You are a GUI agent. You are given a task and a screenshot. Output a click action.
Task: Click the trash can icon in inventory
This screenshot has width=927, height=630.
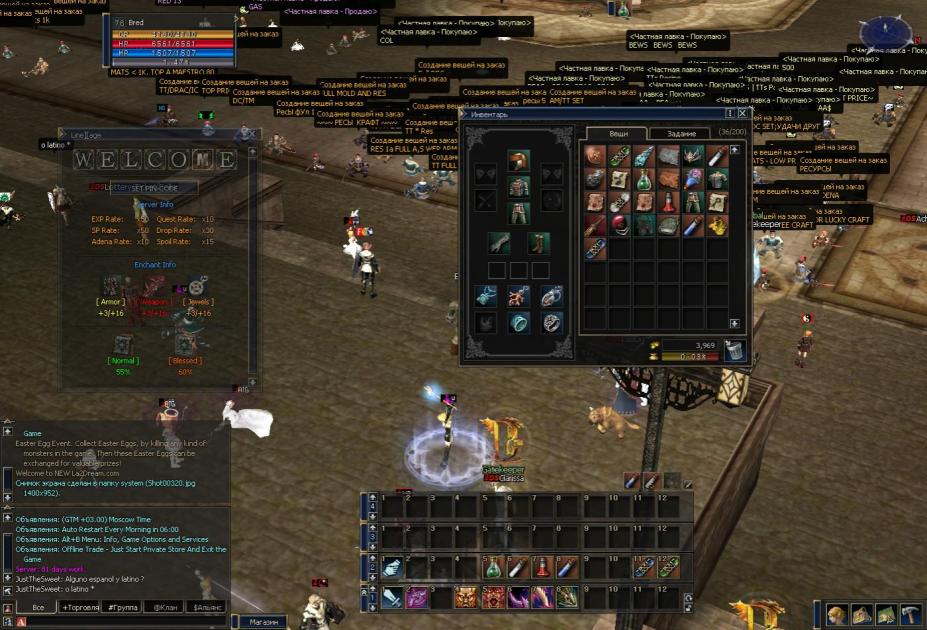pyautogui.click(x=735, y=349)
